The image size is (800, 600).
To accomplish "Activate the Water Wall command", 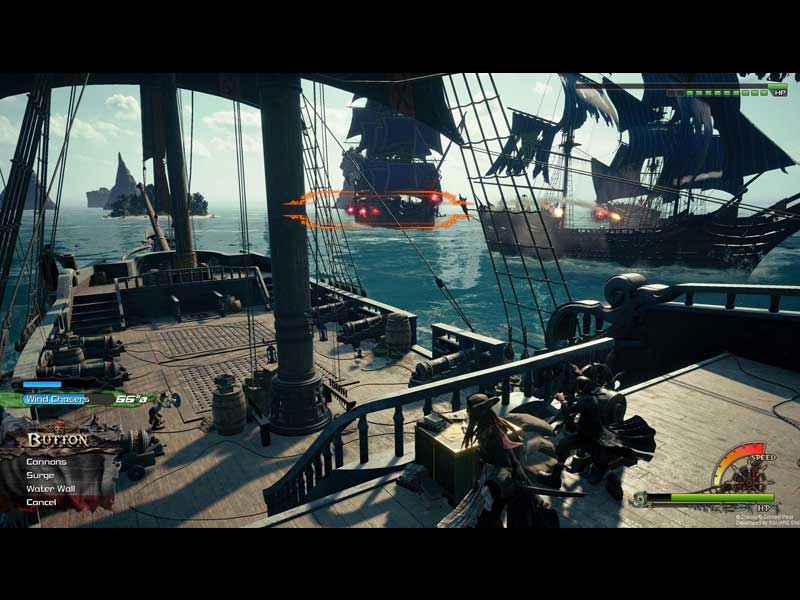I will [x=50, y=488].
